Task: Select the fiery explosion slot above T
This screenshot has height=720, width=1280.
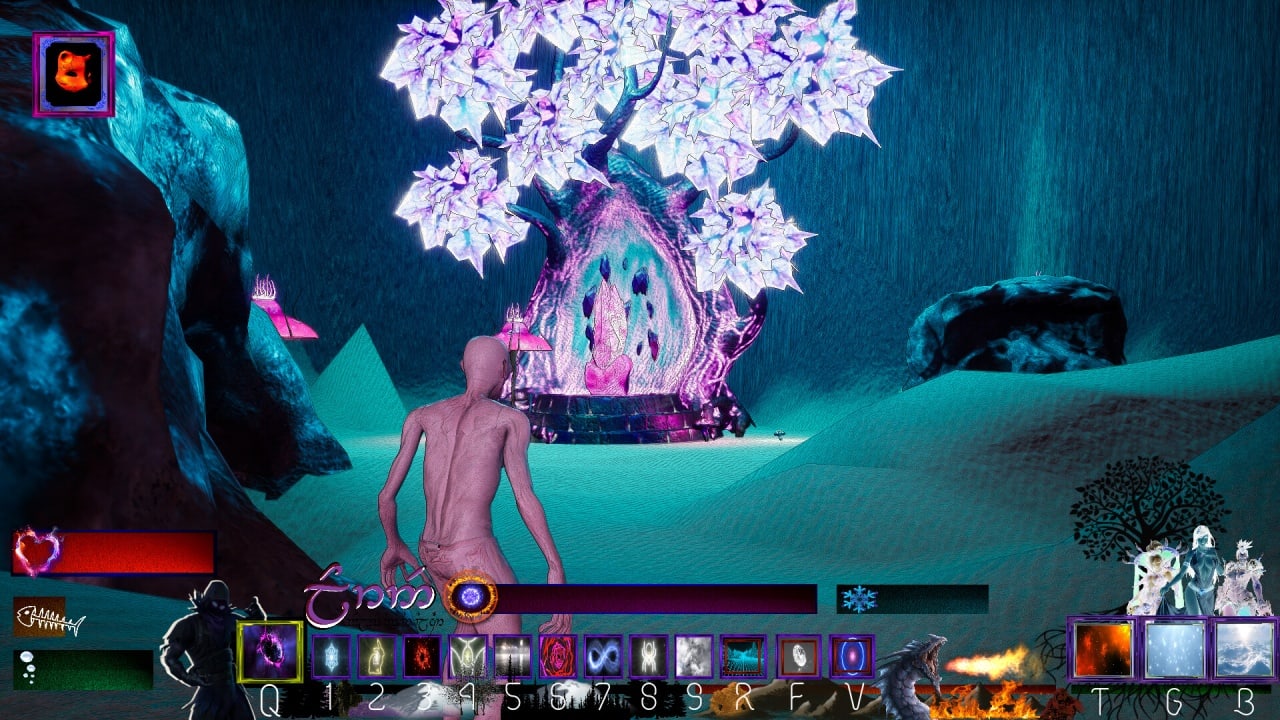Action: pyautogui.click(x=1103, y=650)
